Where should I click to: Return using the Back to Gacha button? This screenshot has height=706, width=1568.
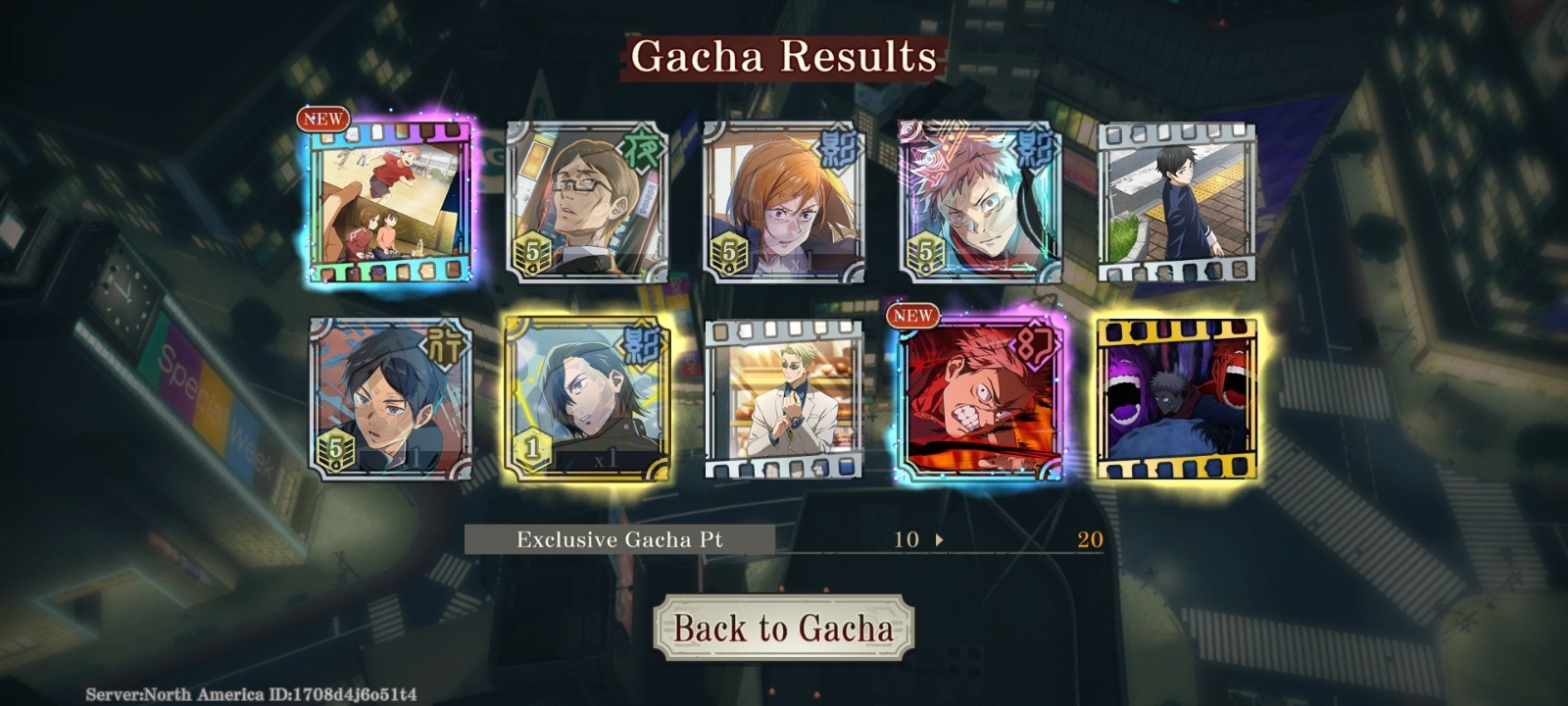pos(783,628)
